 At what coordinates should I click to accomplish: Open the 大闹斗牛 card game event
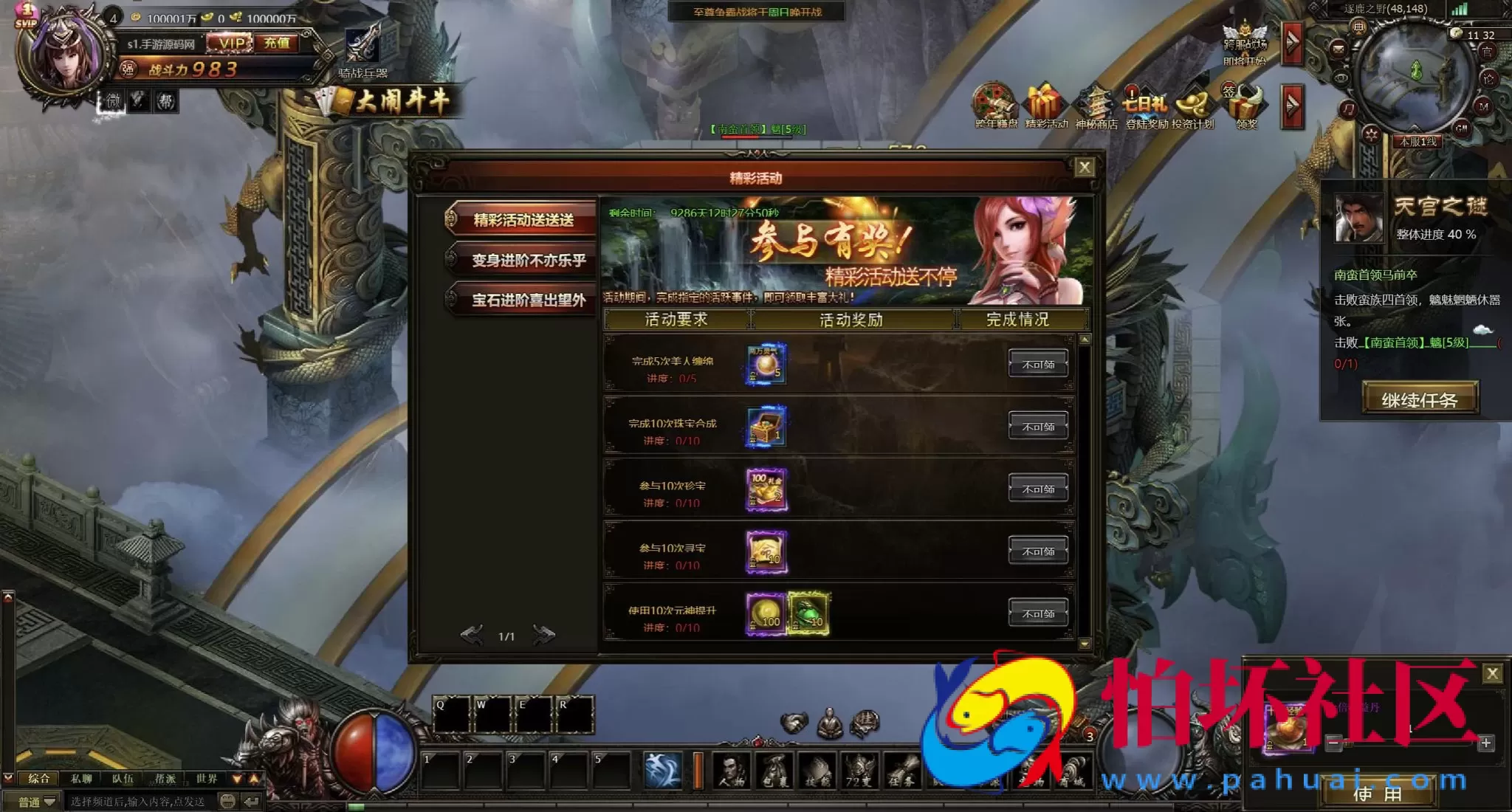point(391,101)
